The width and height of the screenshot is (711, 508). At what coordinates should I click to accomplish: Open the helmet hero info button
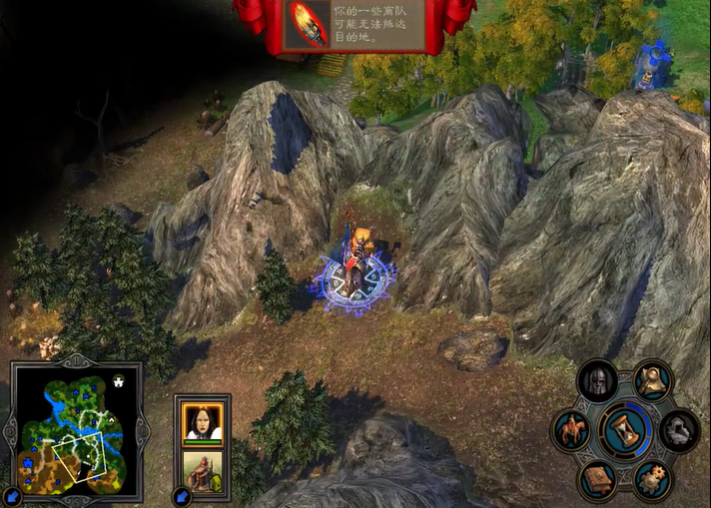598,381
